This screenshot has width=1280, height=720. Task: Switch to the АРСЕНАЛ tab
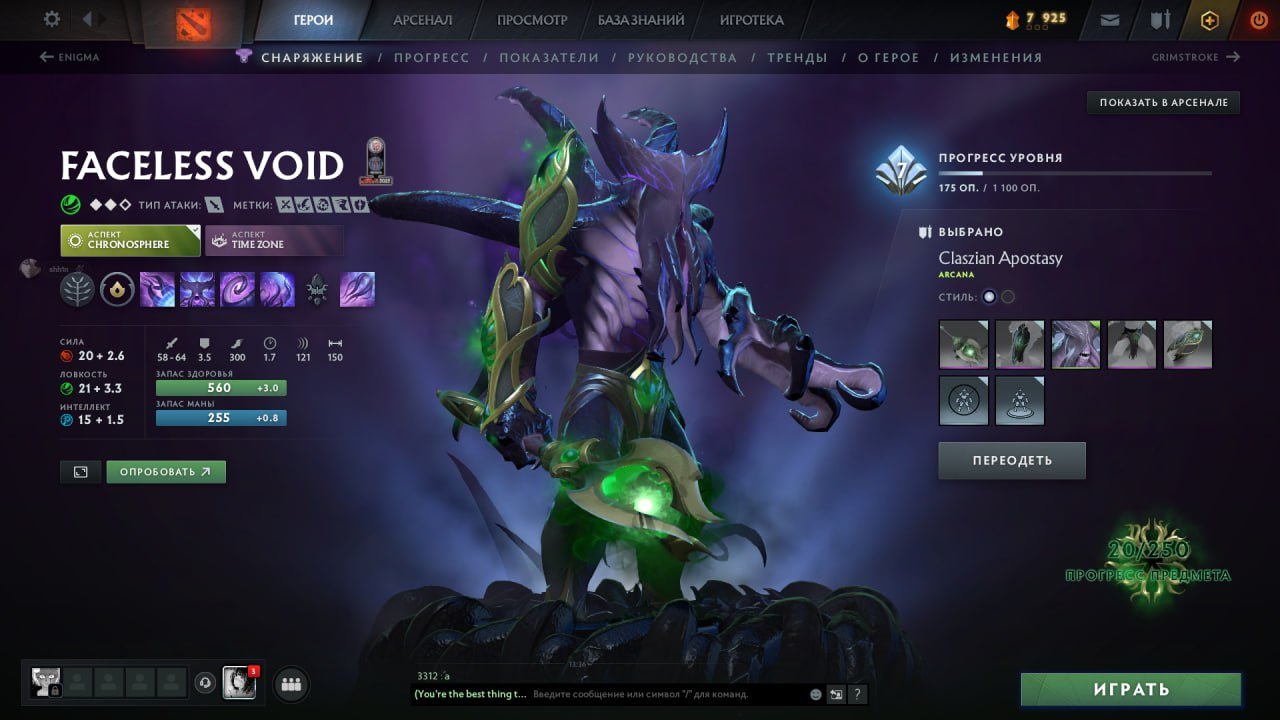tap(420, 19)
